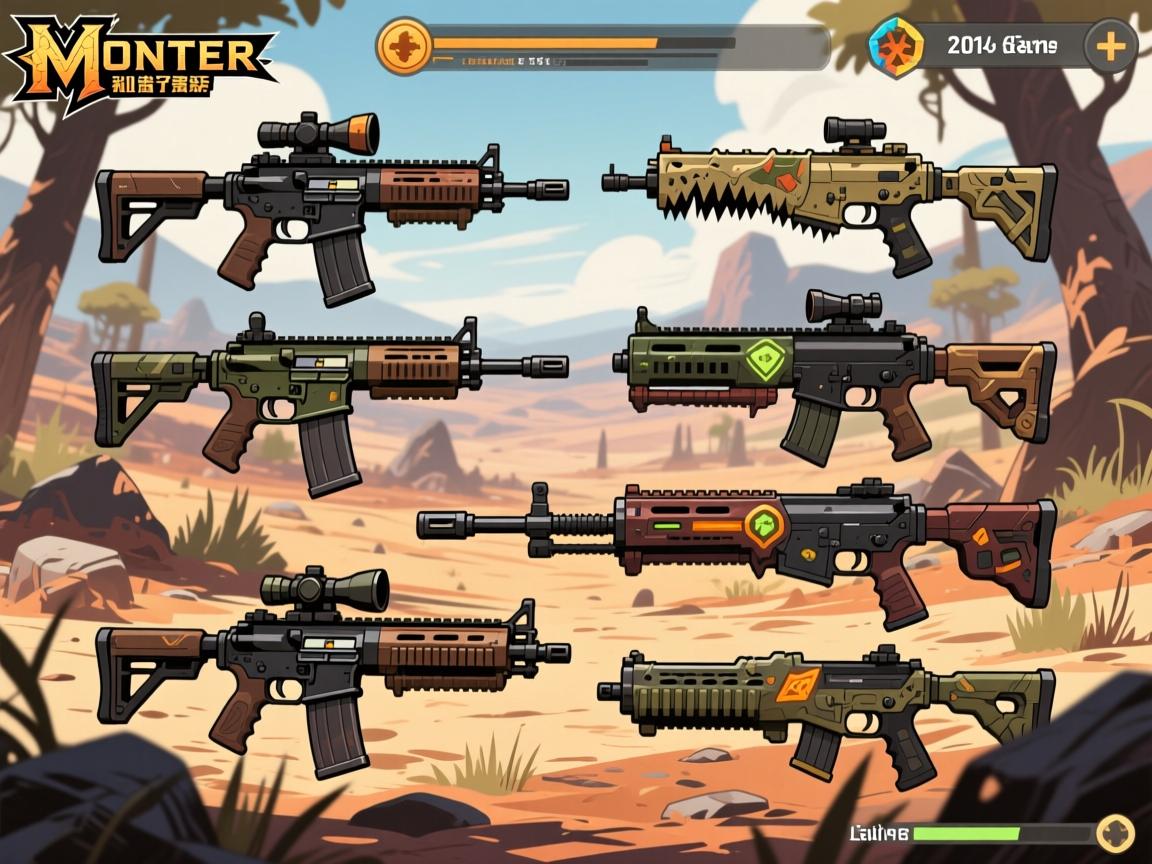Select the gold round icon at bottom right
Image resolution: width=1152 pixels, height=864 pixels.
click(x=1115, y=833)
